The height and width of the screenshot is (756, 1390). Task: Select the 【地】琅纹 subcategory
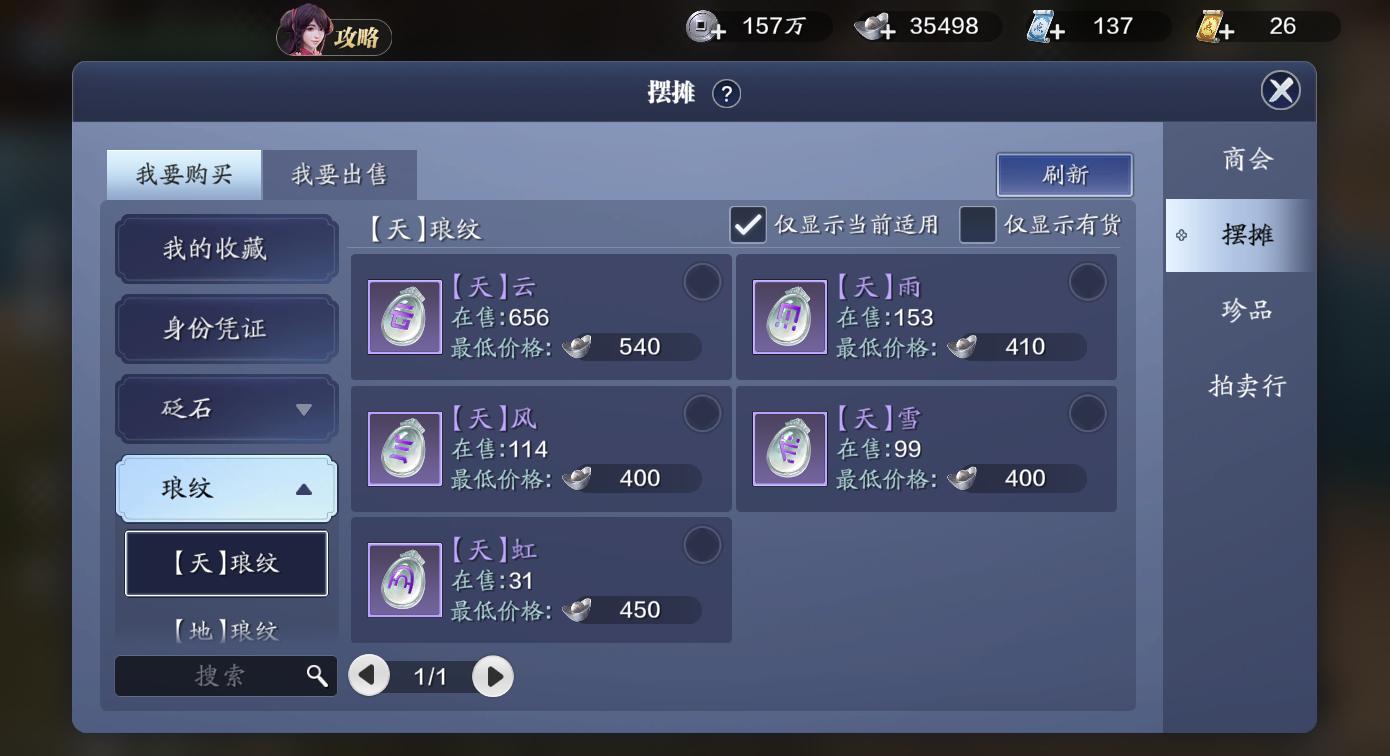(225, 630)
